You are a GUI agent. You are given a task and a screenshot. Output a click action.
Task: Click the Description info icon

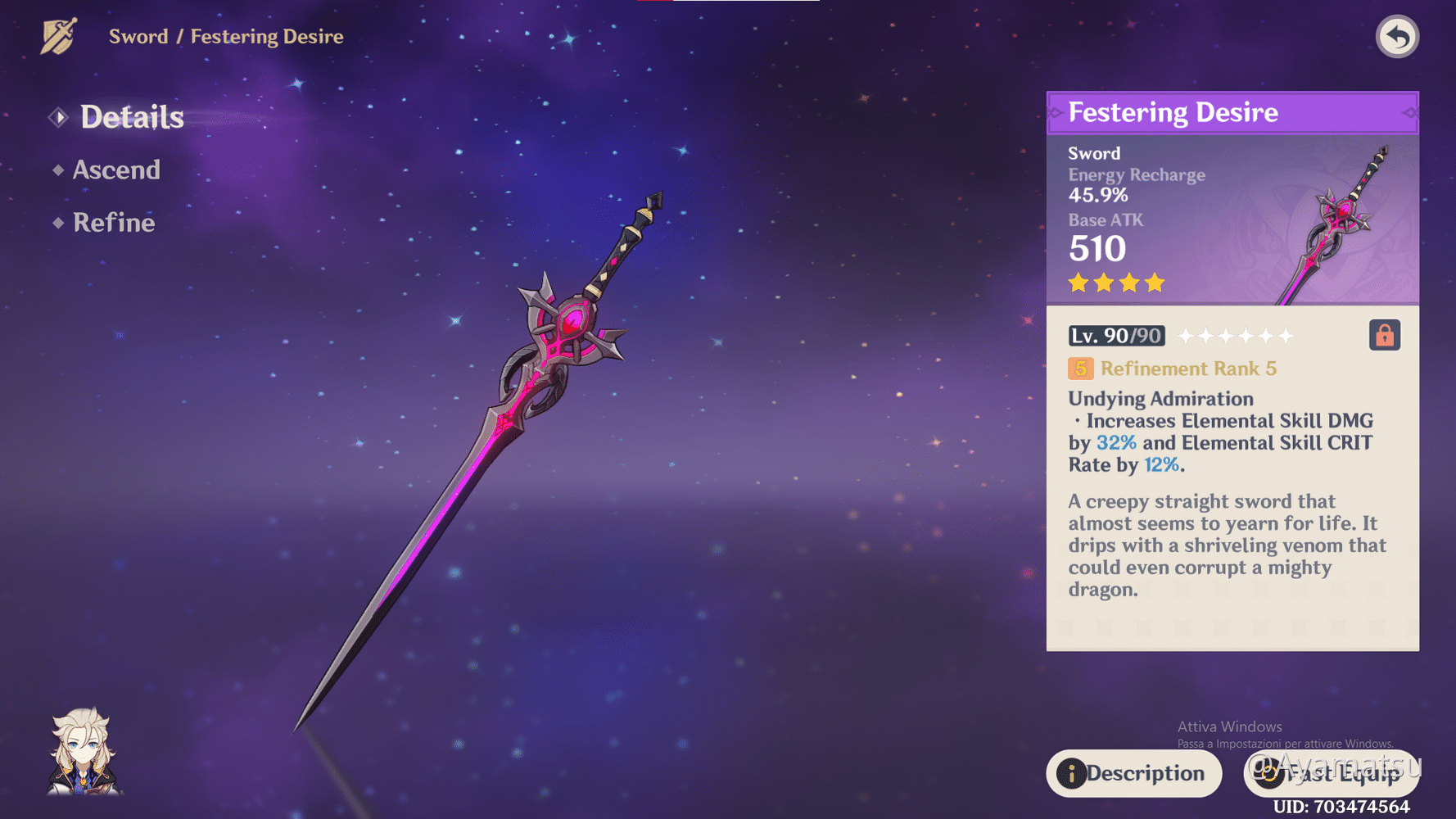(1071, 773)
